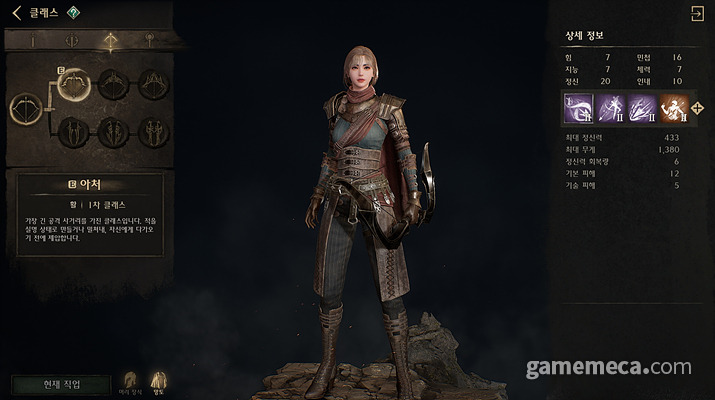Open the green question mark help
The height and width of the screenshot is (400, 715).
click(x=73, y=13)
